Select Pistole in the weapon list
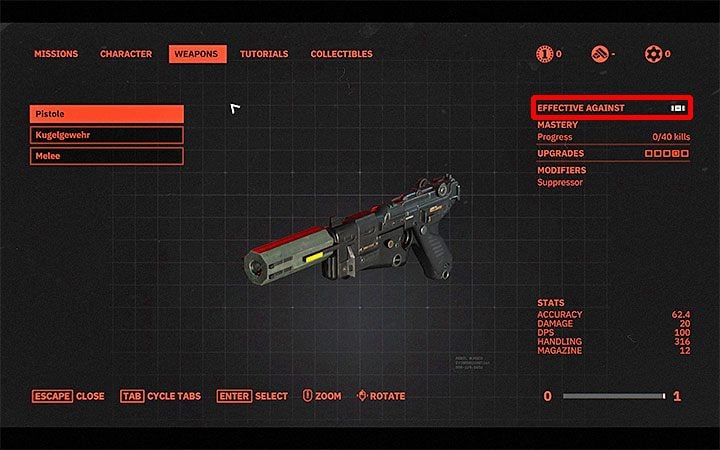Image resolution: width=720 pixels, height=450 pixels. tap(107, 114)
